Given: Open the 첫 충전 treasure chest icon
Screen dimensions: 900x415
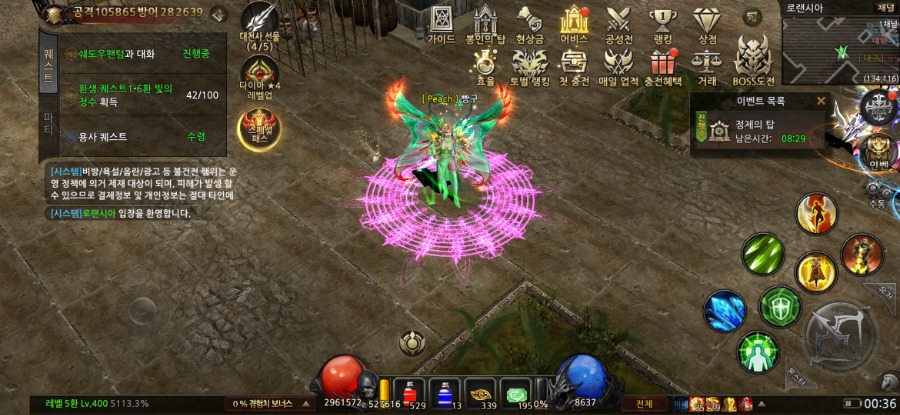Looking at the screenshot, I should point(574,64).
